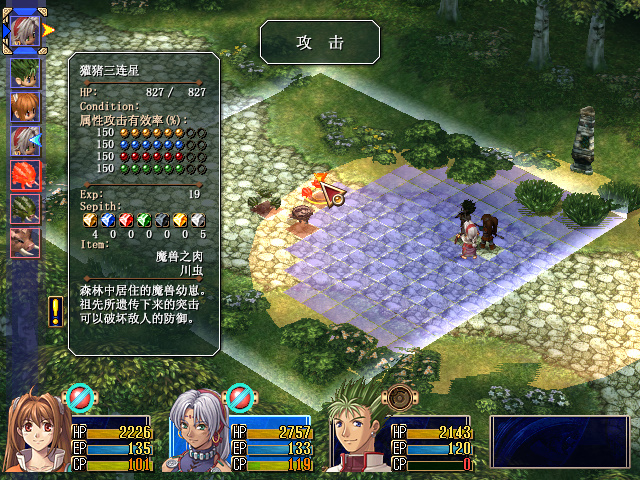Click the 攻击 attack command label
This screenshot has width=640, height=480.
coord(320,42)
